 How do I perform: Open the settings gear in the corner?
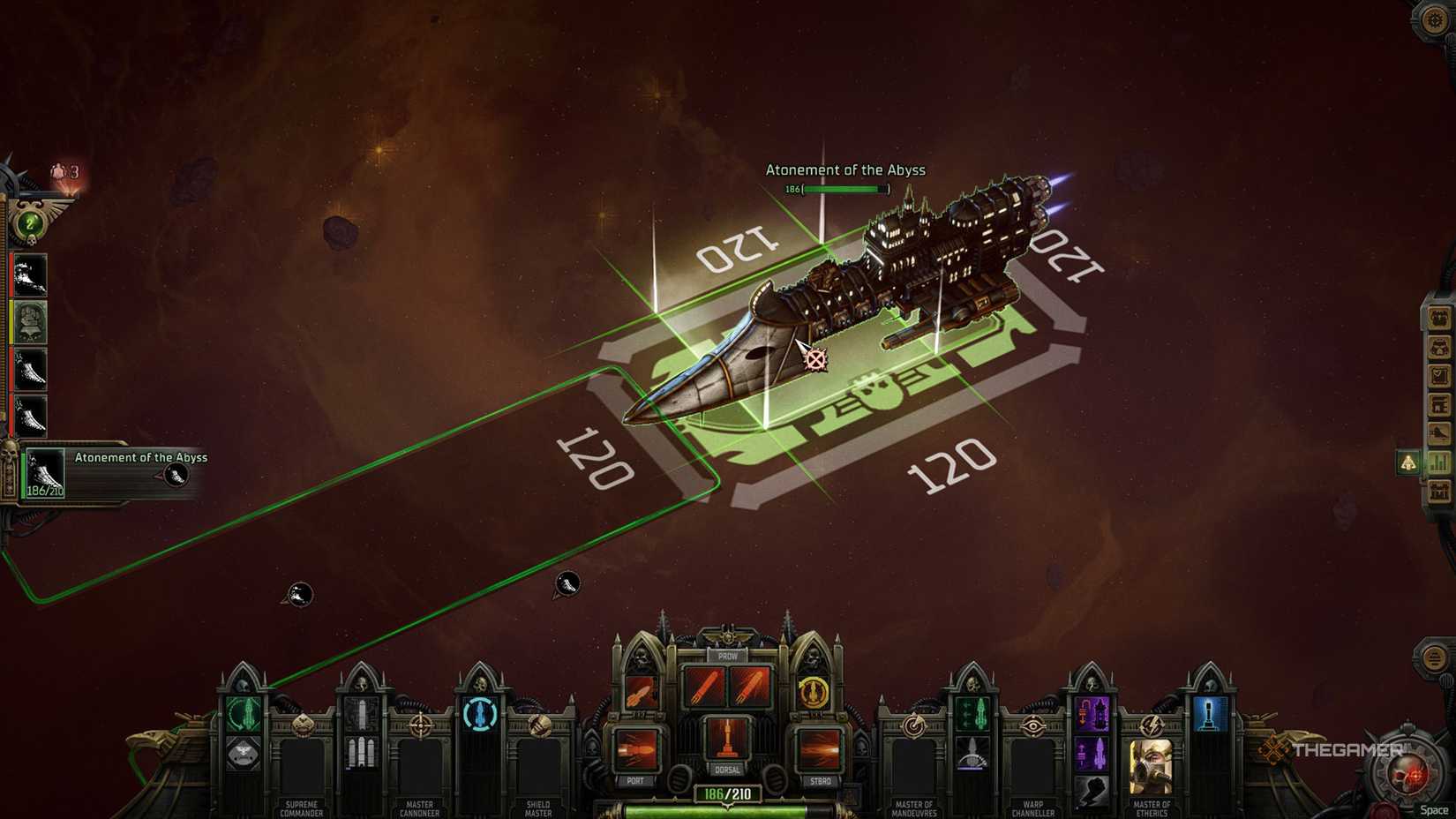click(x=1435, y=19)
